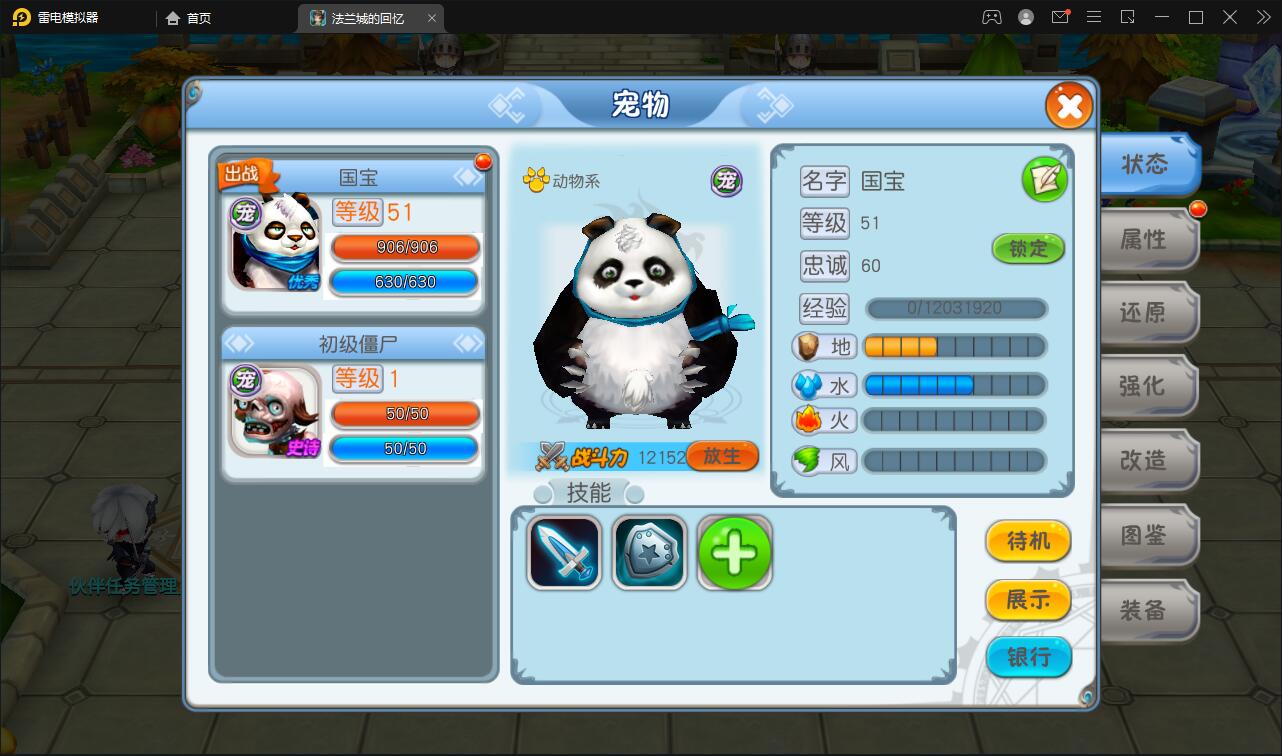This screenshot has height=756, width=1282.
Task: Open the message envelope with red notification
Action: point(1061,17)
